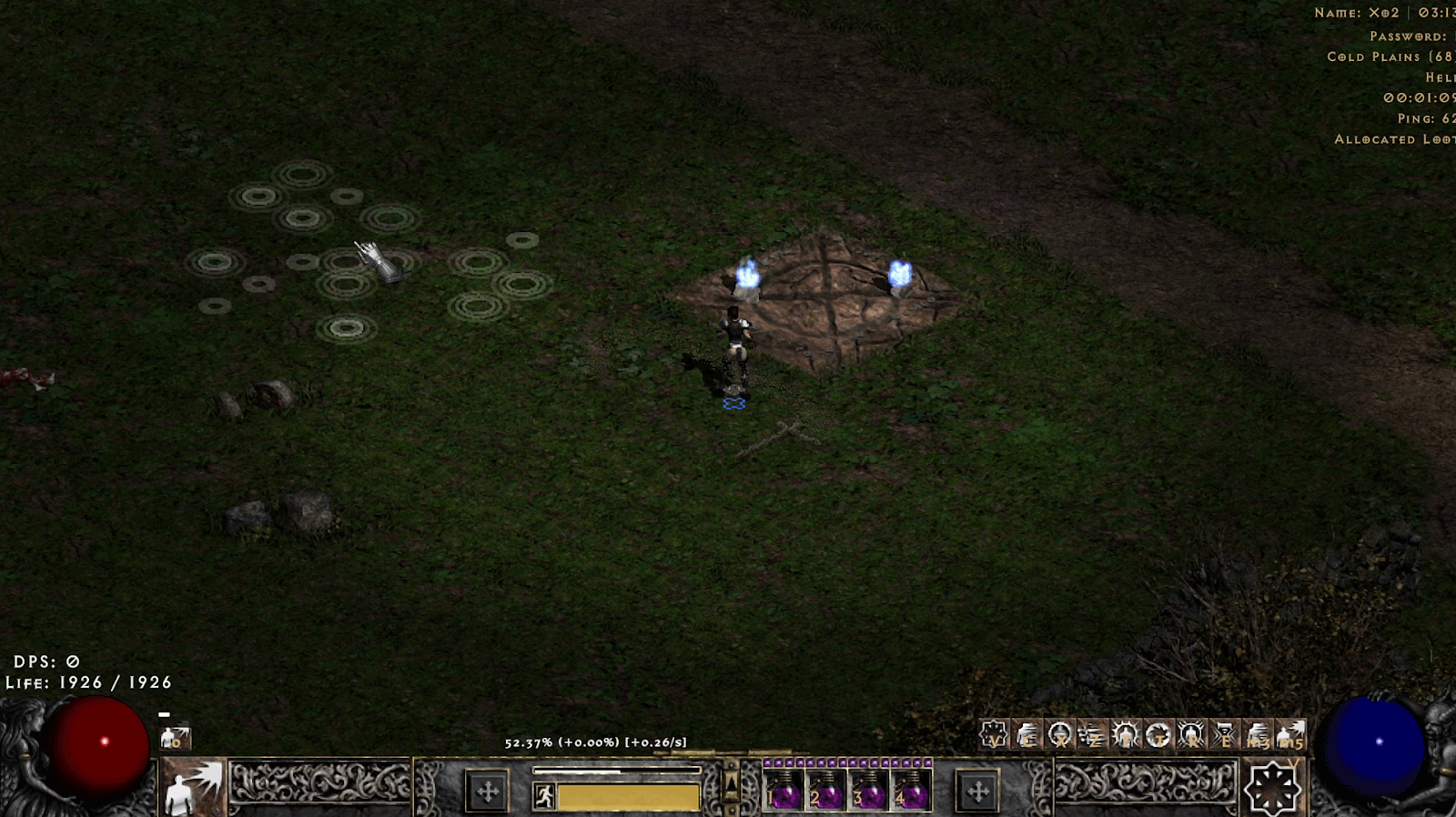This screenshot has height=817, width=1456.
Task: Use the purple potion in belt slot 4
Action: pyautogui.click(x=912, y=790)
